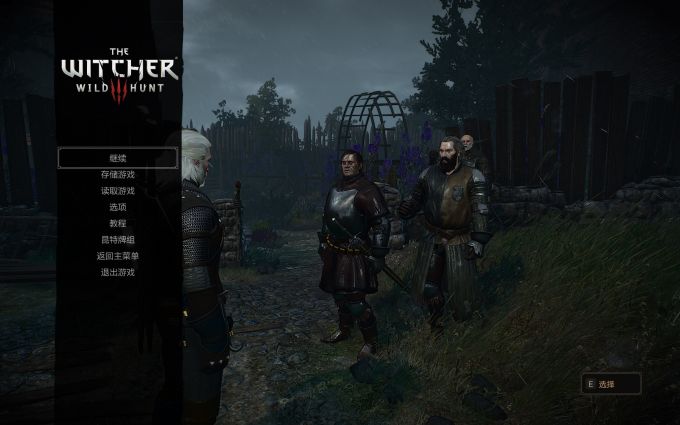680x425 pixels.
Task: Choose 读取游戏 to load a save
Action: (118, 191)
